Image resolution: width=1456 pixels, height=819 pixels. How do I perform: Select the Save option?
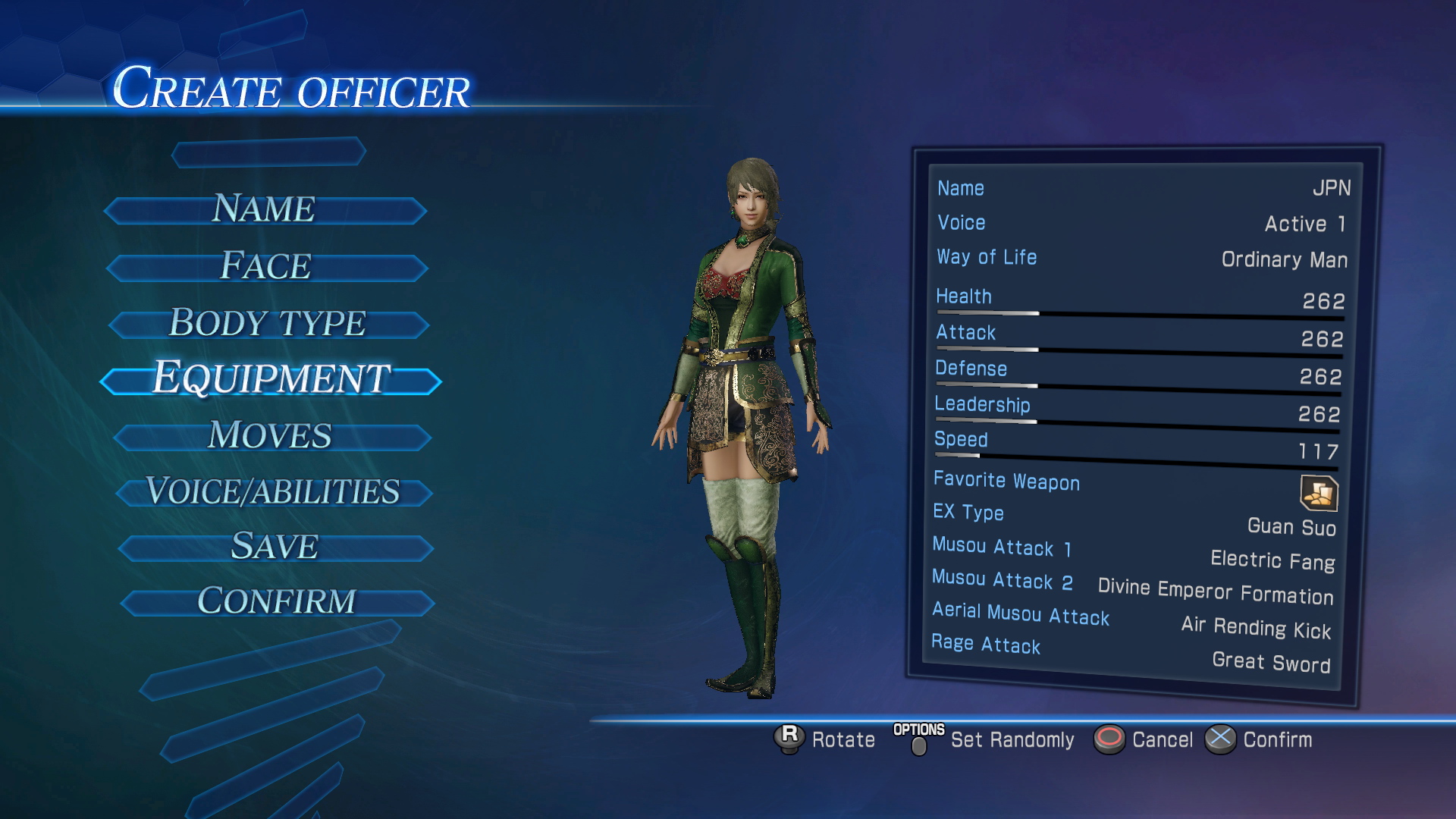pyautogui.click(x=275, y=547)
